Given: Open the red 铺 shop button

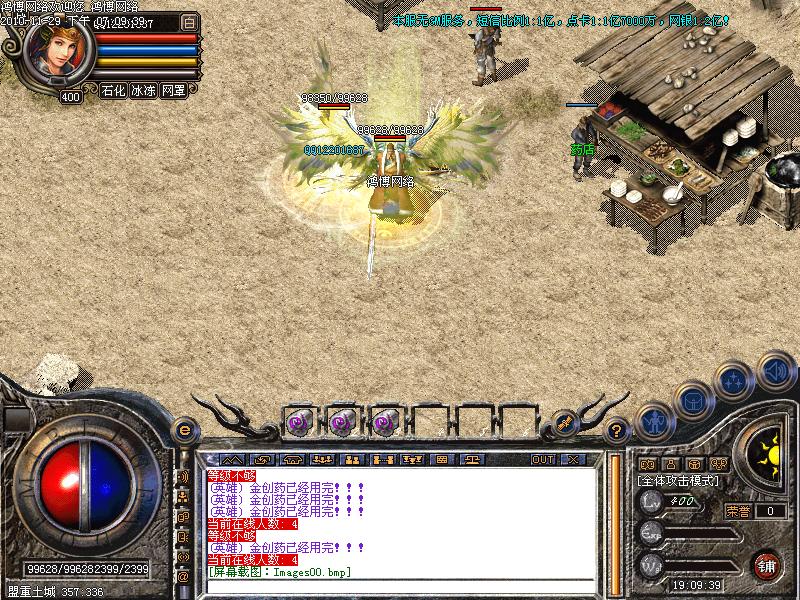Looking at the screenshot, I should pos(767,563).
